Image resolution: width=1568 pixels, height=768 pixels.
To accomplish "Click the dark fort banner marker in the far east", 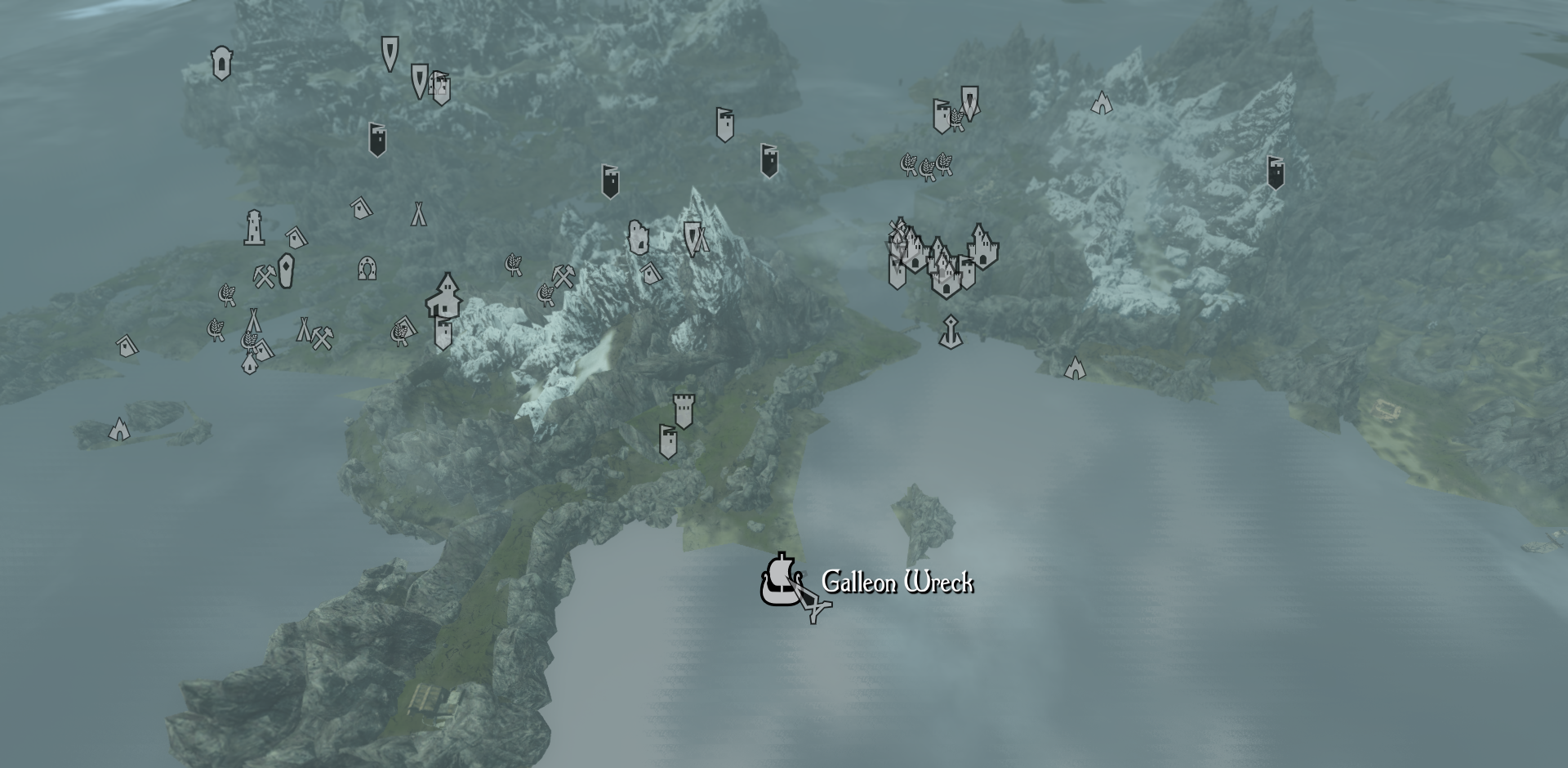I will tap(1275, 172).
